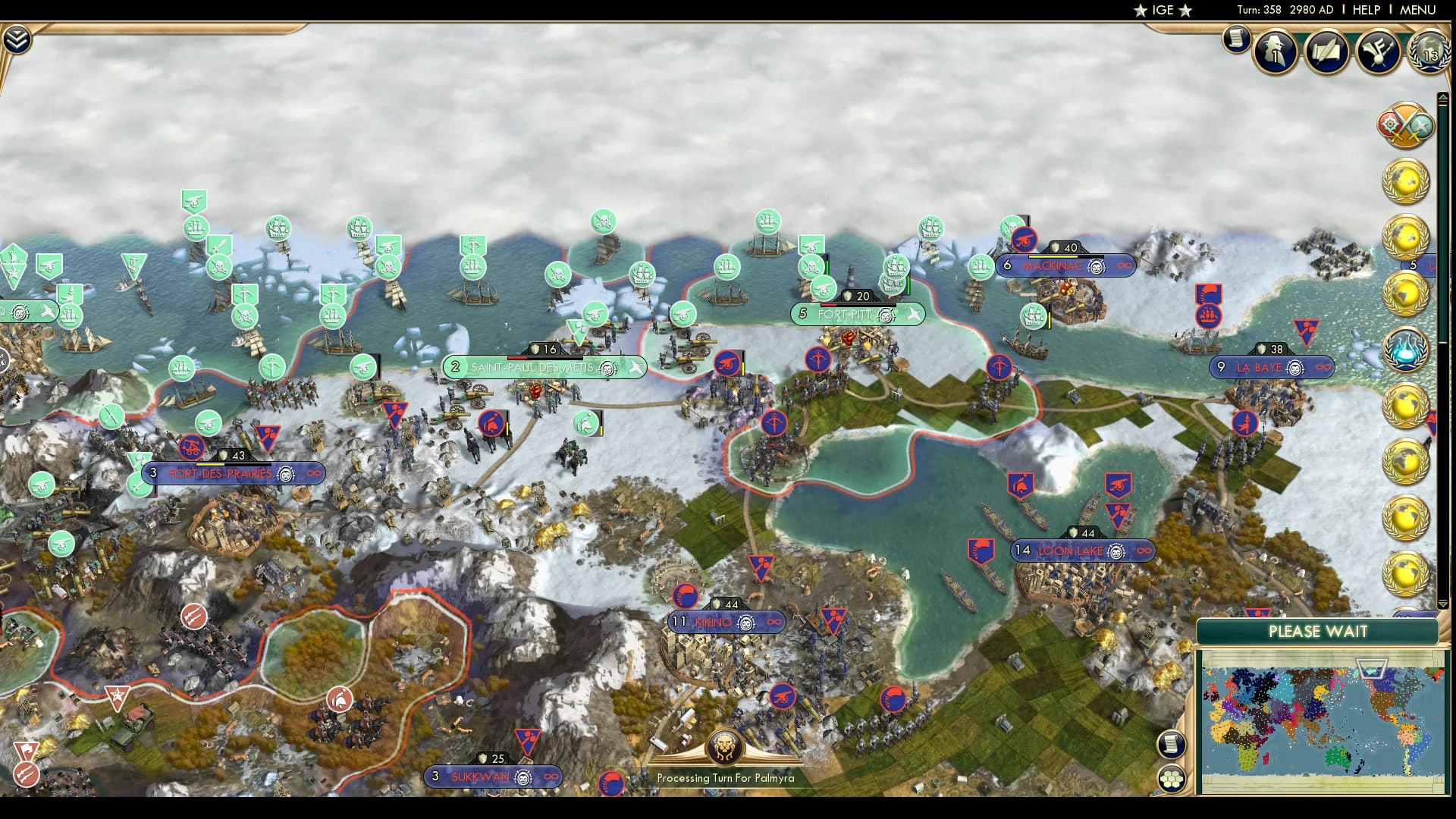Click a gold laurel globe notification on right sidebar
Viewport: 1456px width, 819px height.
[x=1407, y=182]
